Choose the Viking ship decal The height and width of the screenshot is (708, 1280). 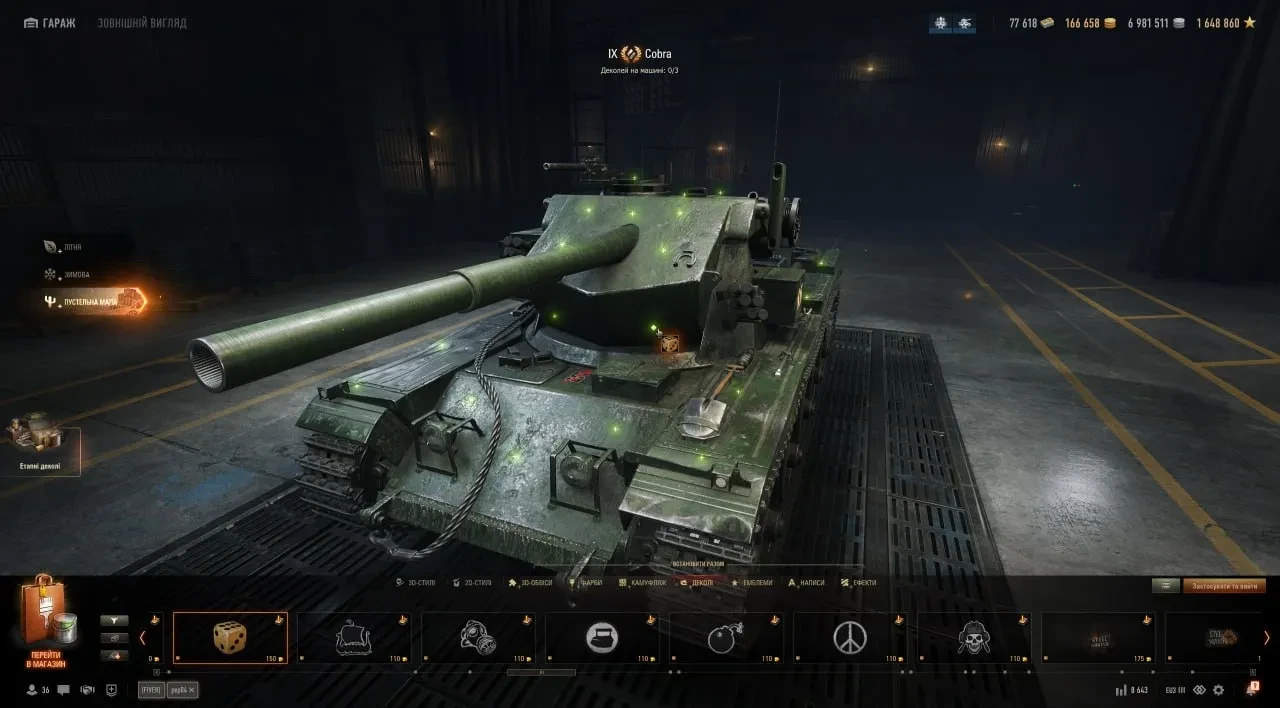(354, 637)
